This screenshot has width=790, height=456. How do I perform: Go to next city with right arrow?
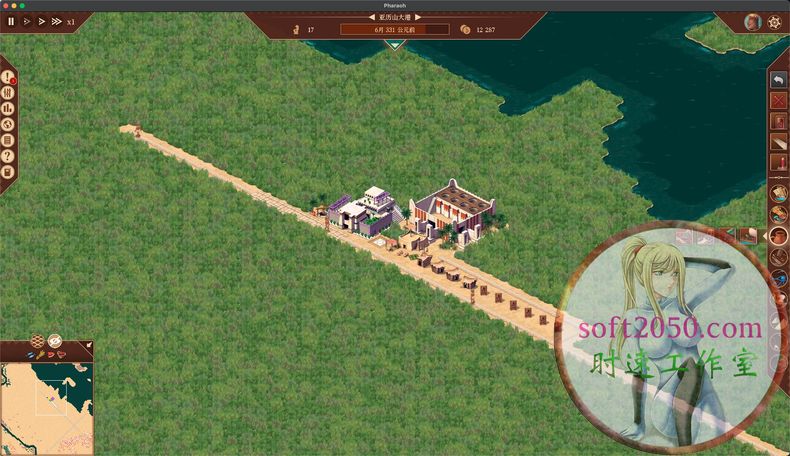418,17
